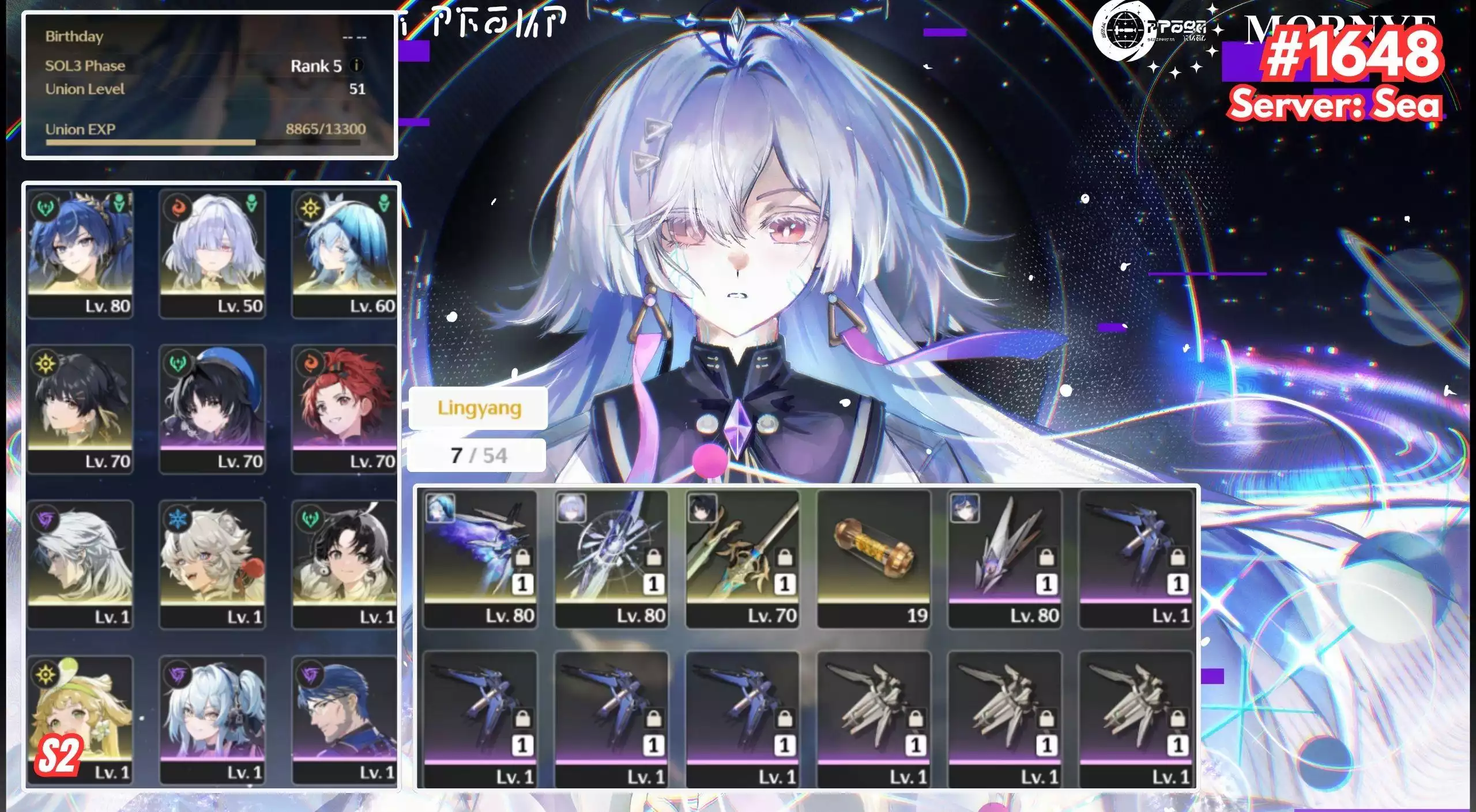This screenshot has width=1476, height=812.
Task: Select the twin-tailed pale-blue-haired character
Action: click(x=212, y=720)
